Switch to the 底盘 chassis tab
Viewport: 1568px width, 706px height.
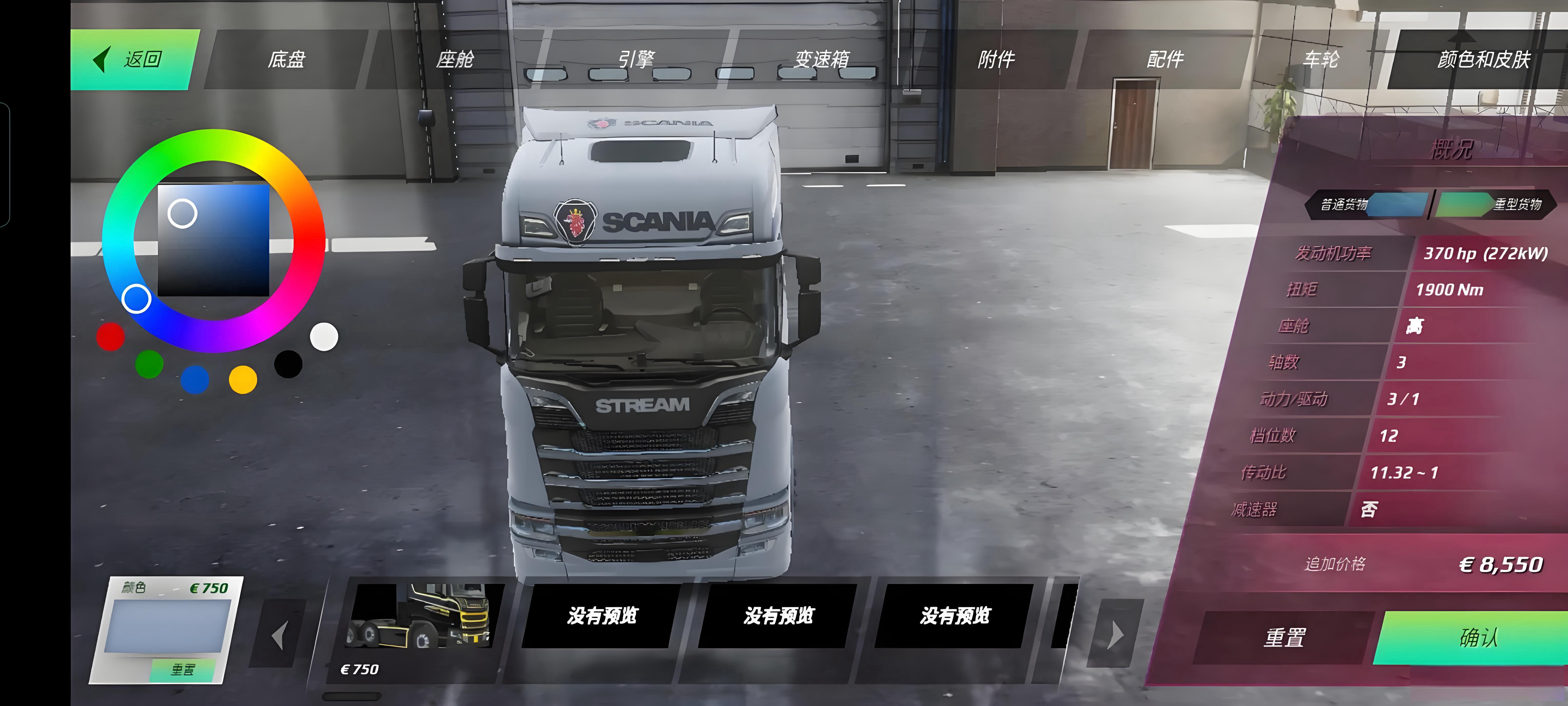(286, 60)
